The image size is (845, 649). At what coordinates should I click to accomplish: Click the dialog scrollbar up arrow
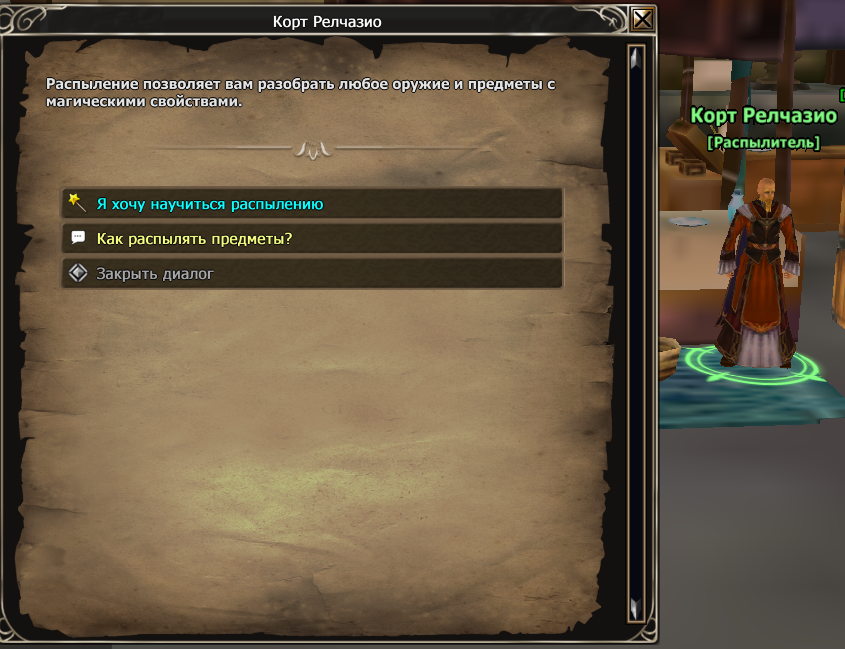[x=635, y=59]
